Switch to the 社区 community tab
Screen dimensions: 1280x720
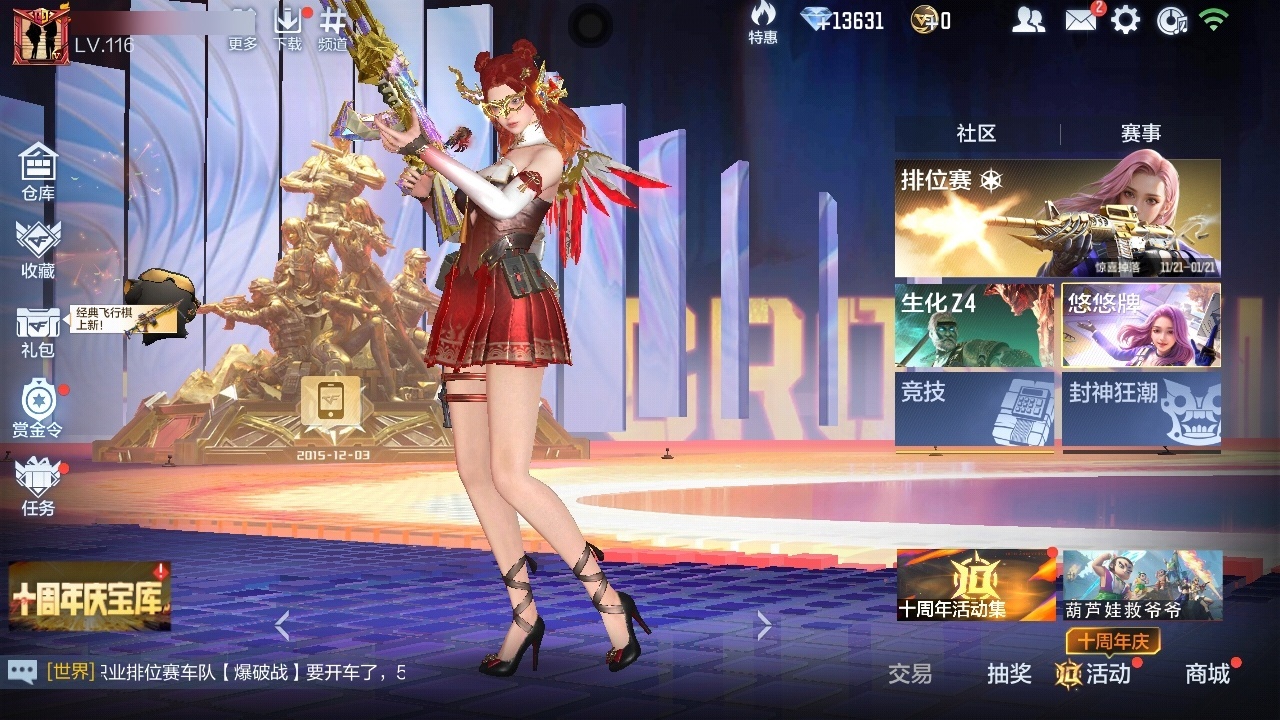coord(976,134)
